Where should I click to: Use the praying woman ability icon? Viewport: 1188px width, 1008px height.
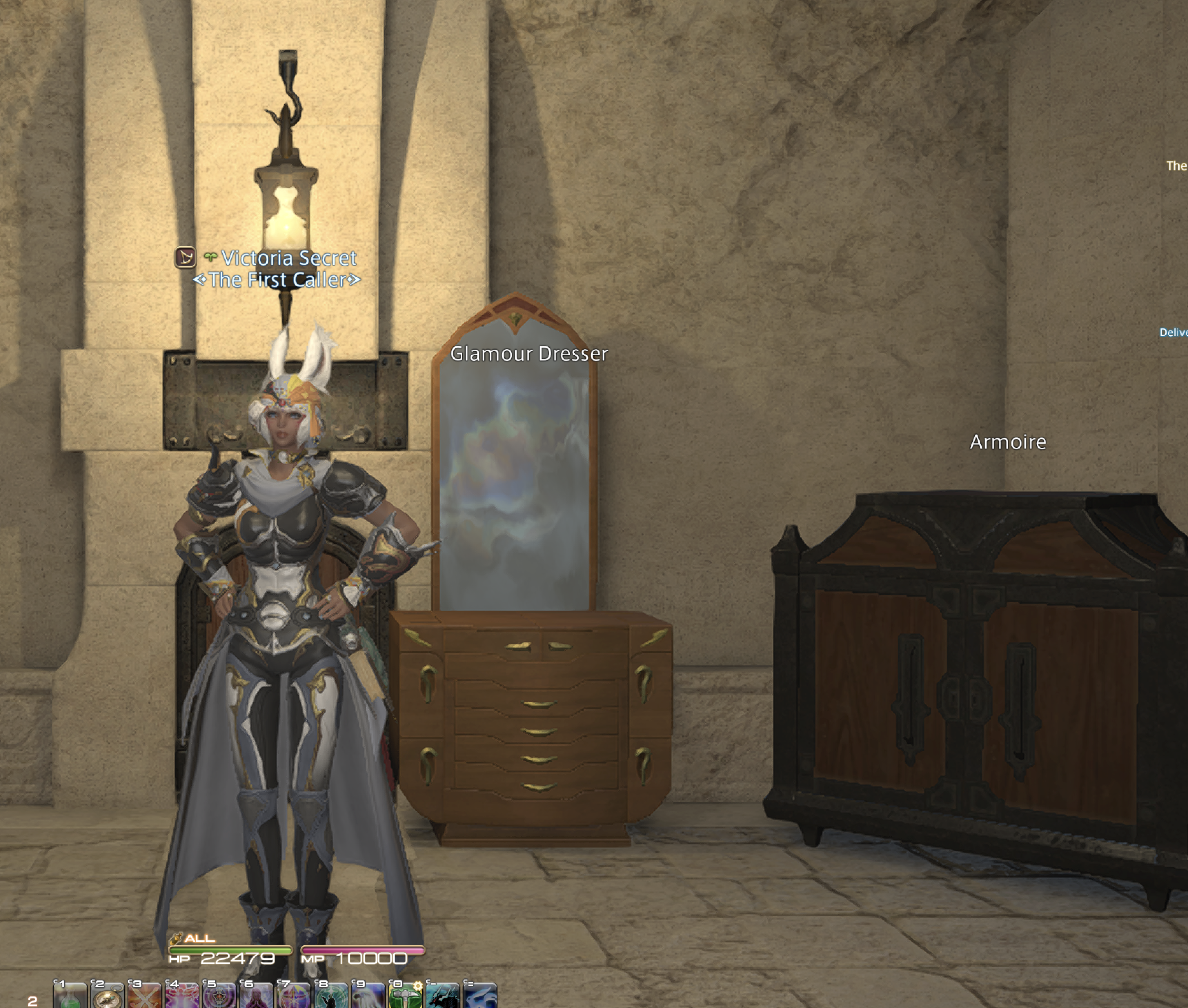[256, 997]
